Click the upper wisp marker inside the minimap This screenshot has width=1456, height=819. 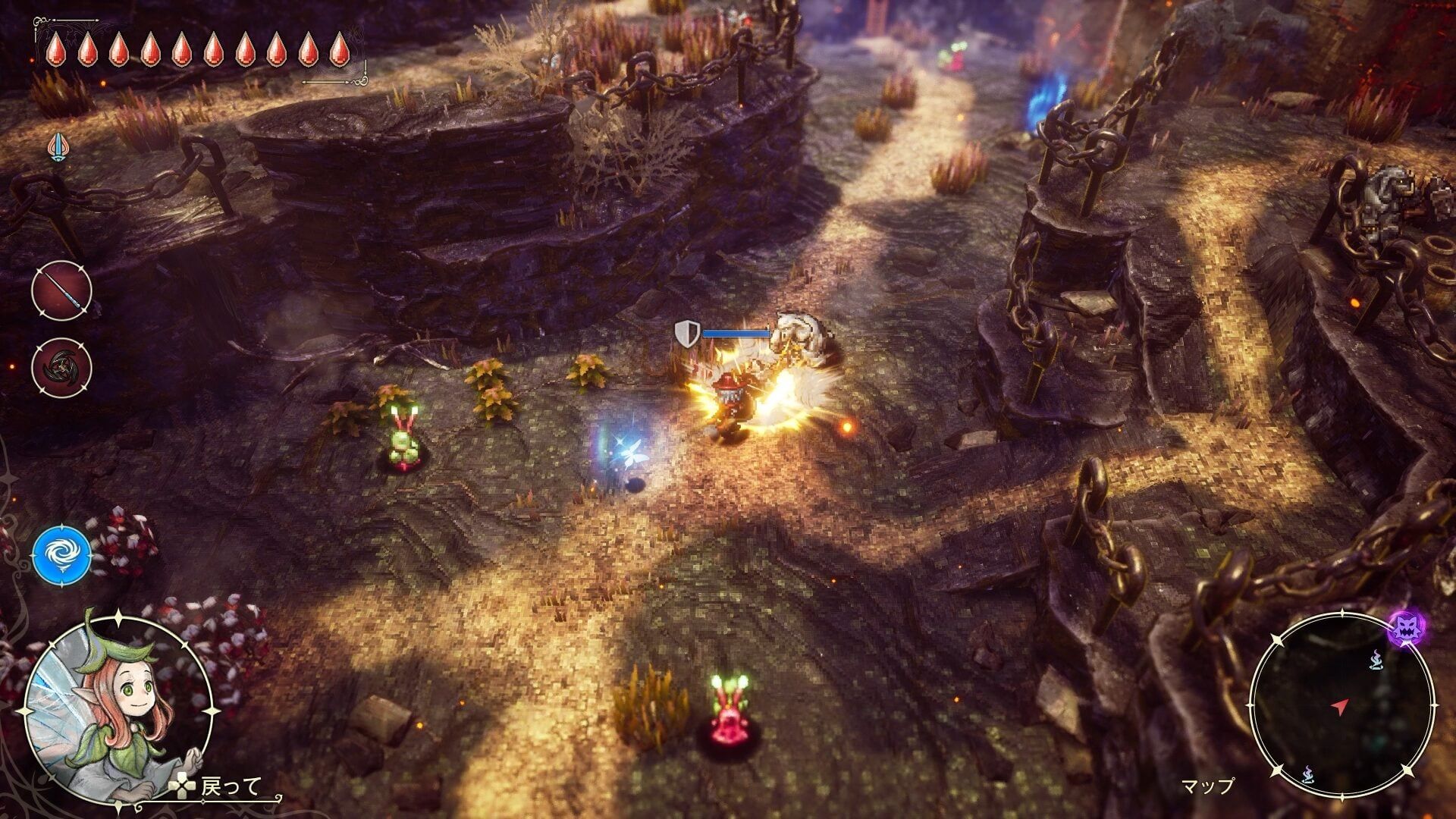click(1376, 661)
